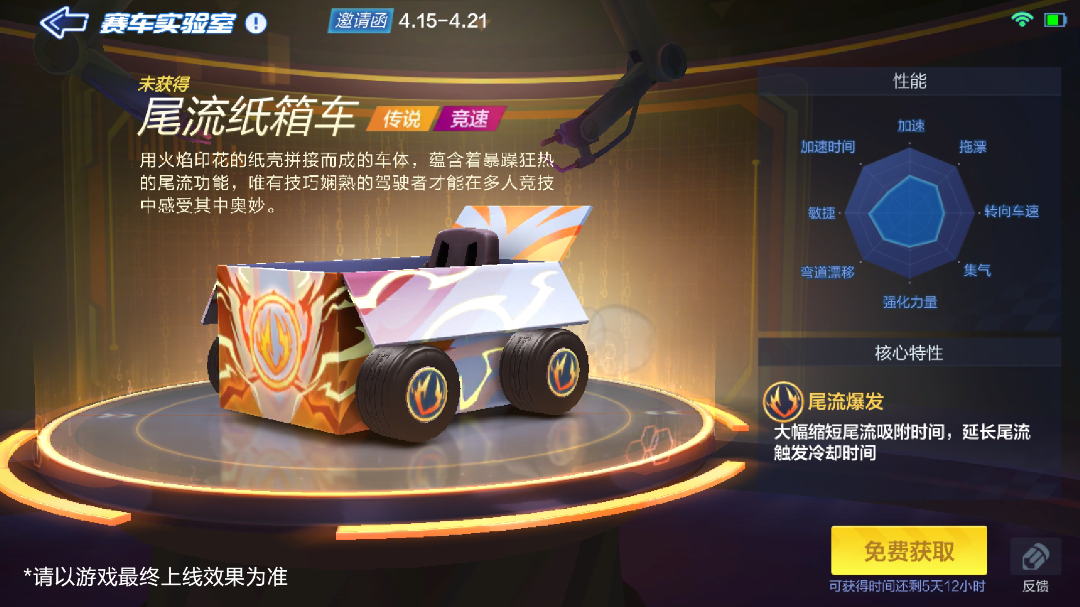Inspect the 性能 radar chart
The width and height of the screenshot is (1080, 607).
tap(909, 211)
